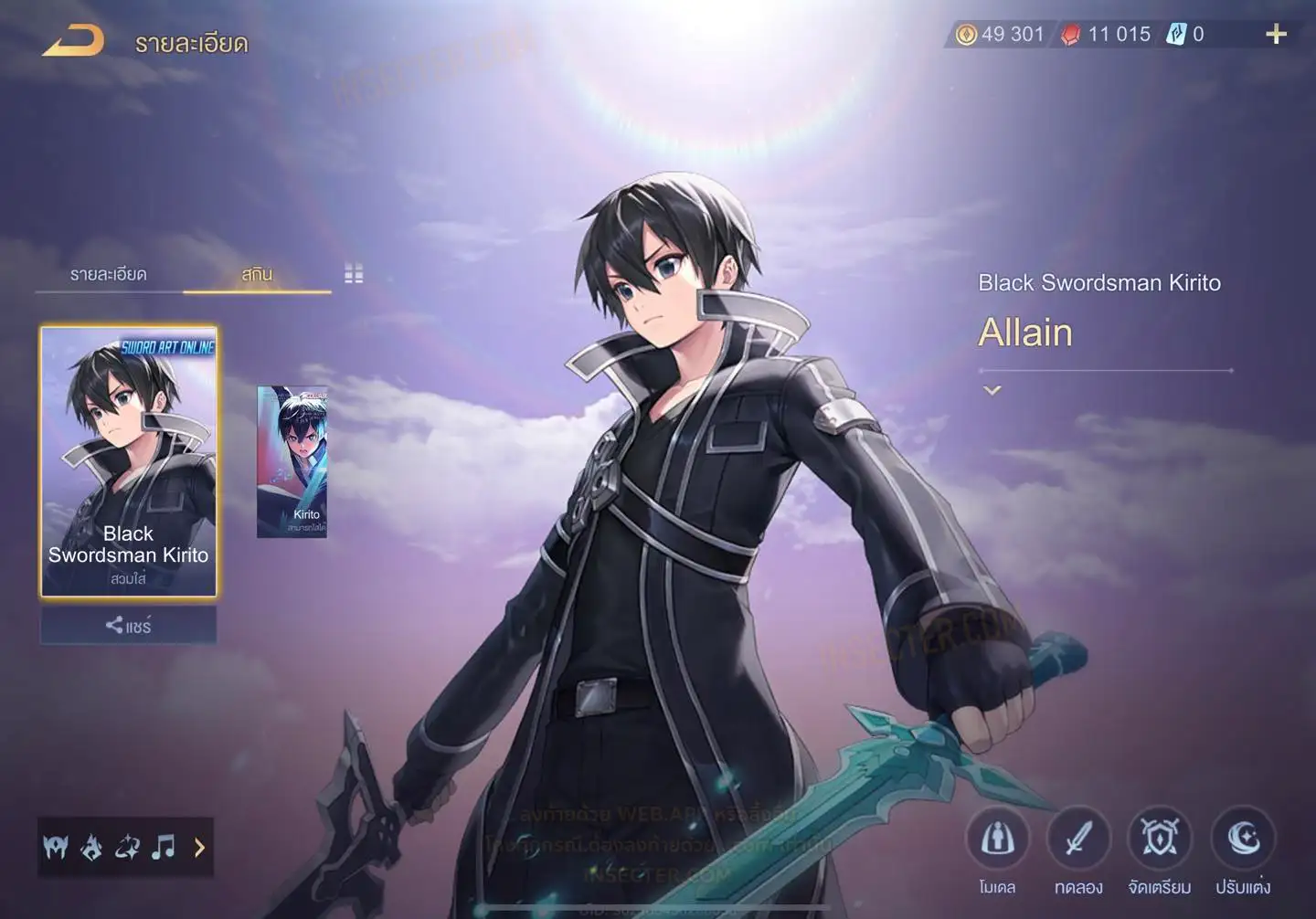Go back with the golden return arrow
The width and height of the screenshot is (1316, 919).
[73, 41]
